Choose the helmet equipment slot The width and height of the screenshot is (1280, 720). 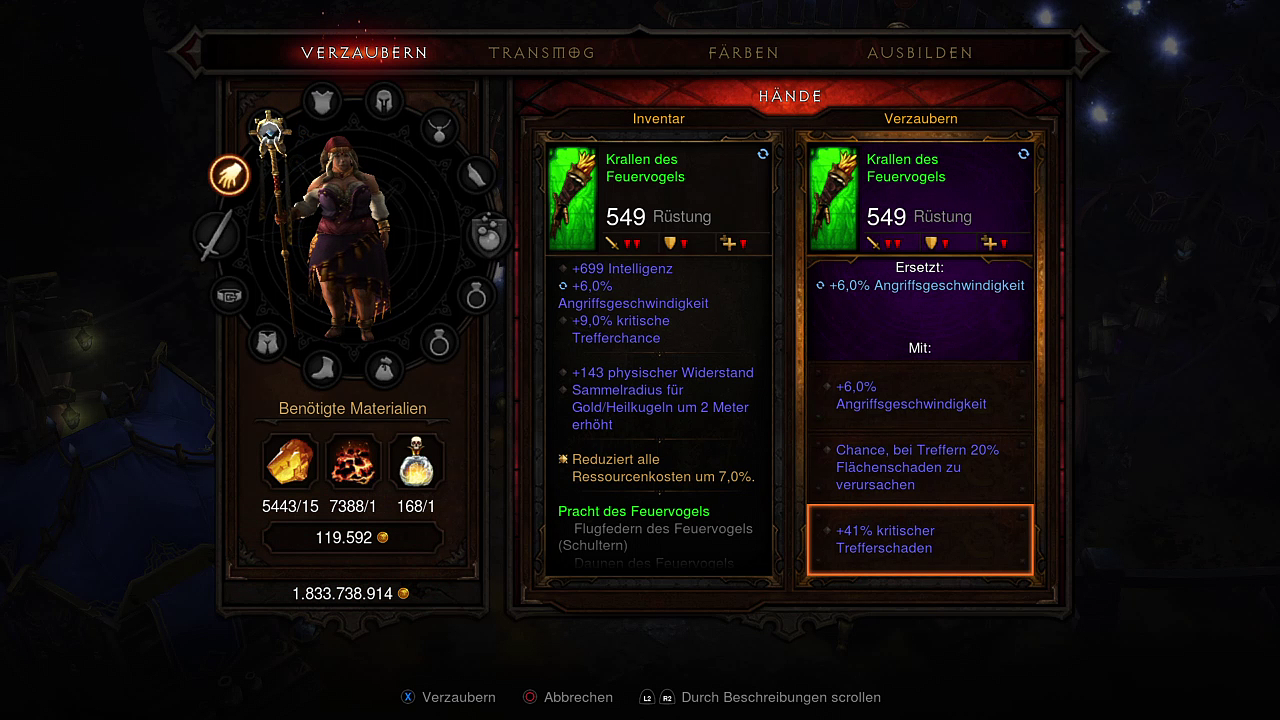click(x=383, y=101)
